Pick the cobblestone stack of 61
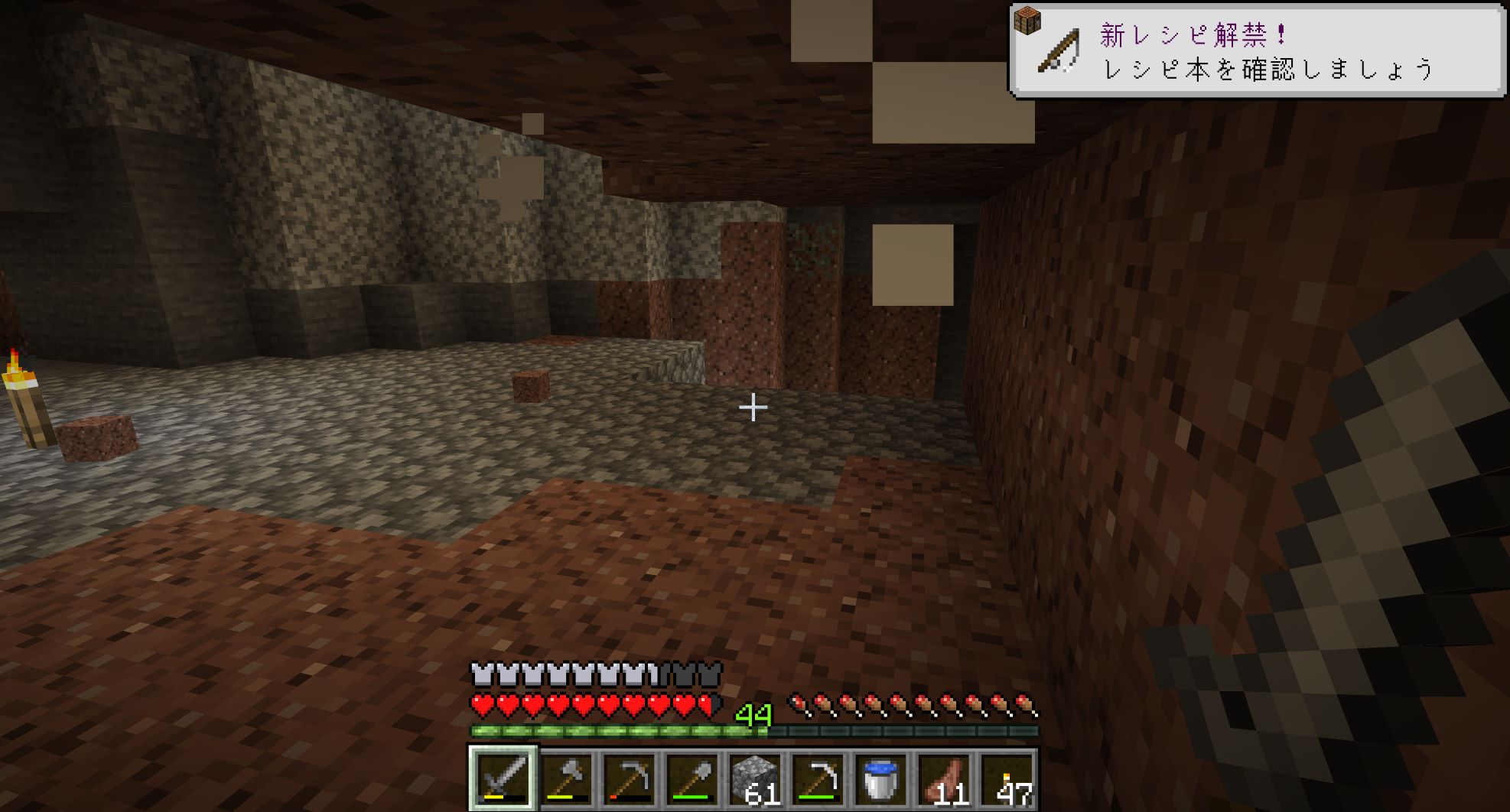Screen dimensions: 1510x812 tap(755, 778)
